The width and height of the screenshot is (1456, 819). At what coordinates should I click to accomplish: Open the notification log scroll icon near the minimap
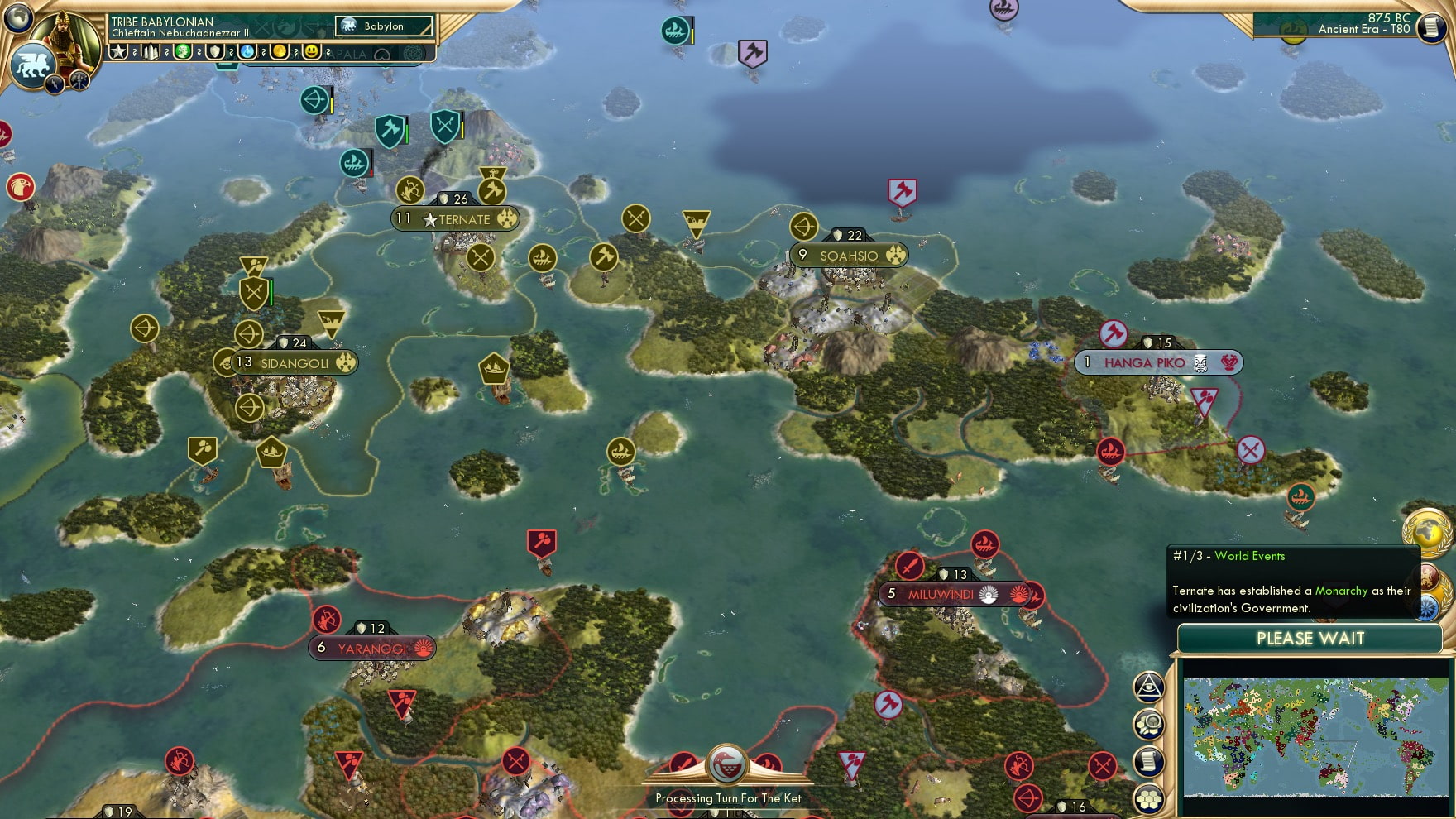click(1149, 759)
